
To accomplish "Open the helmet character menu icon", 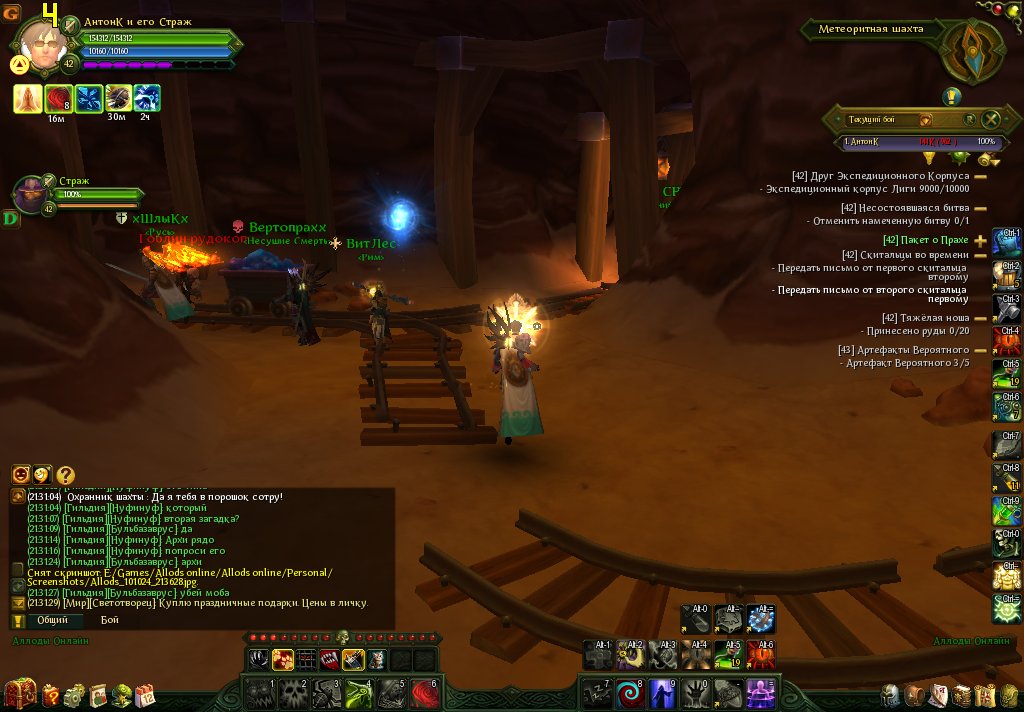I will pos(890,696).
